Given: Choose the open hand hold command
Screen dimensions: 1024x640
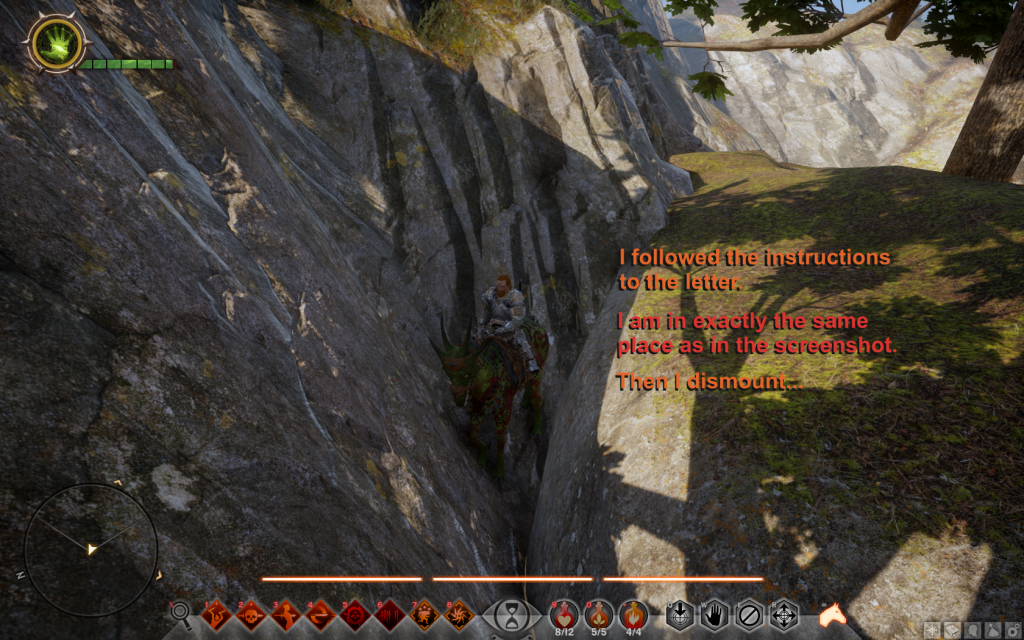Looking at the screenshot, I should point(713,613).
